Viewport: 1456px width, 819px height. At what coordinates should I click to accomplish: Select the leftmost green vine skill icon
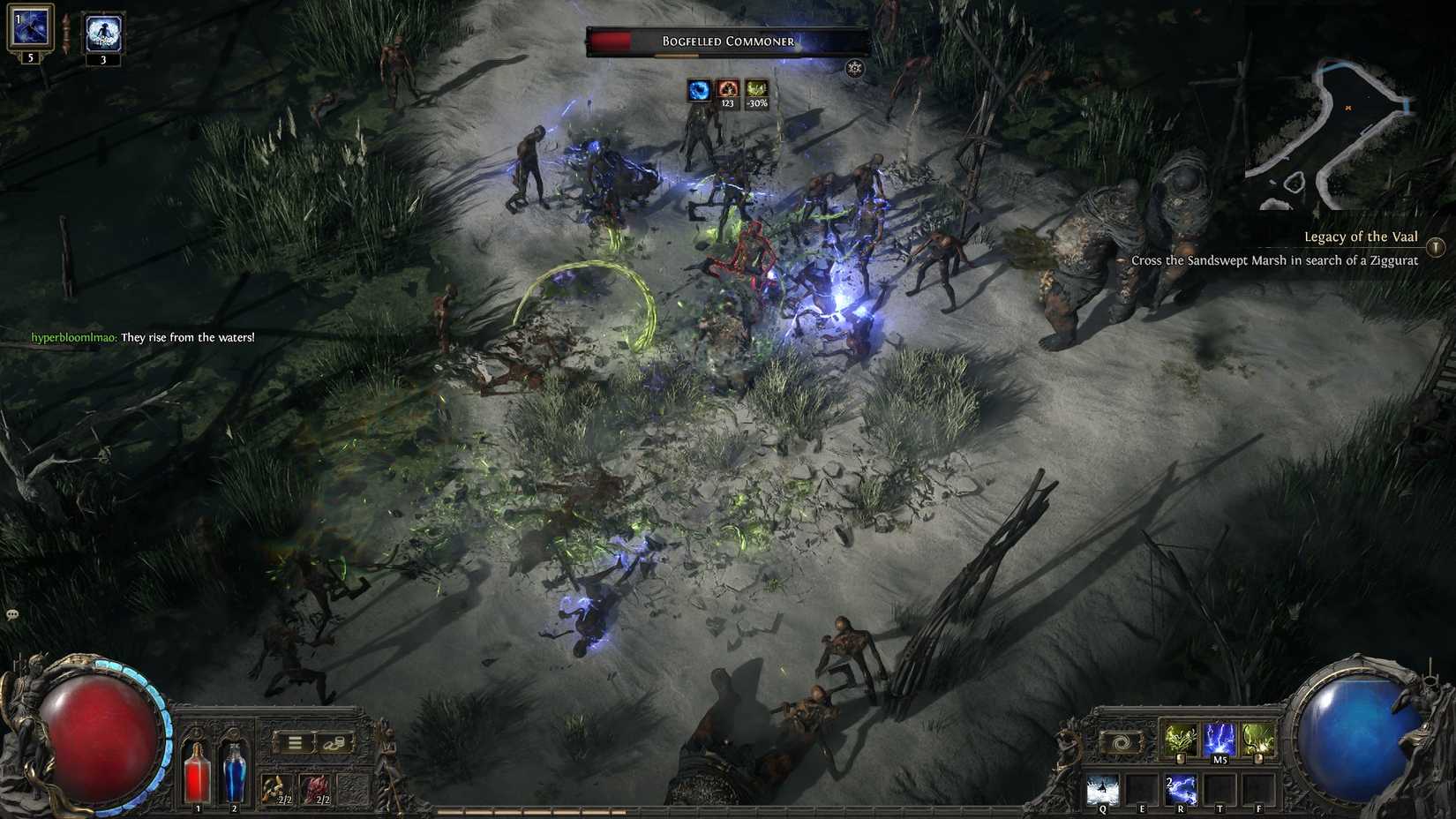click(x=1182, y=736)
